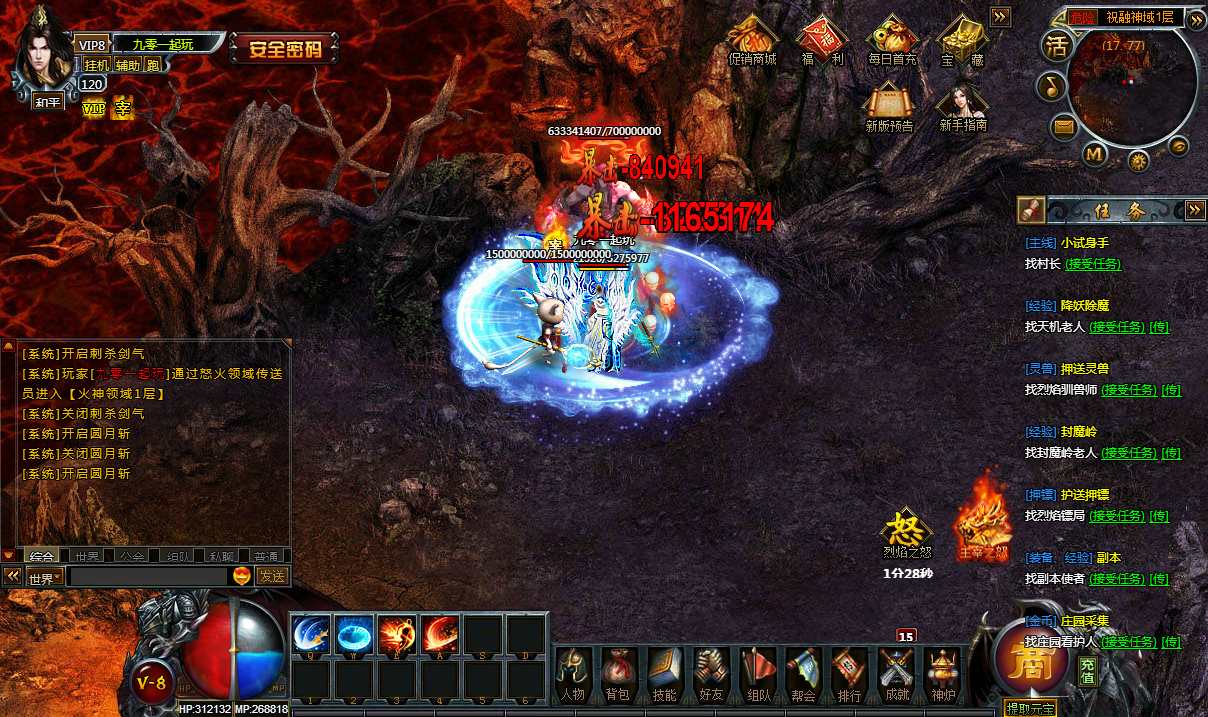Open the 宝藏 treasure chest icon
Screen dimensions: 1208x717
[962, 38]
